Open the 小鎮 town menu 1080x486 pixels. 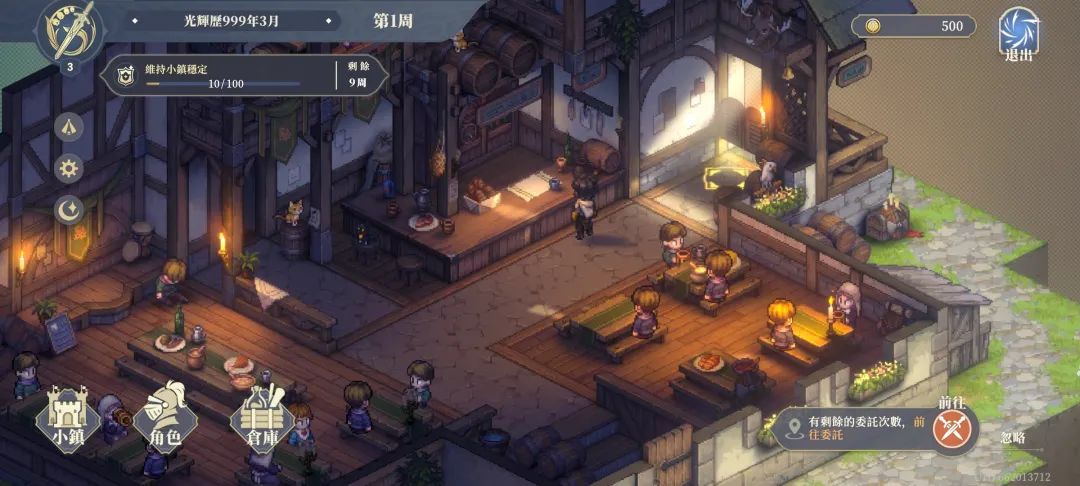click(x=67, y=417)
